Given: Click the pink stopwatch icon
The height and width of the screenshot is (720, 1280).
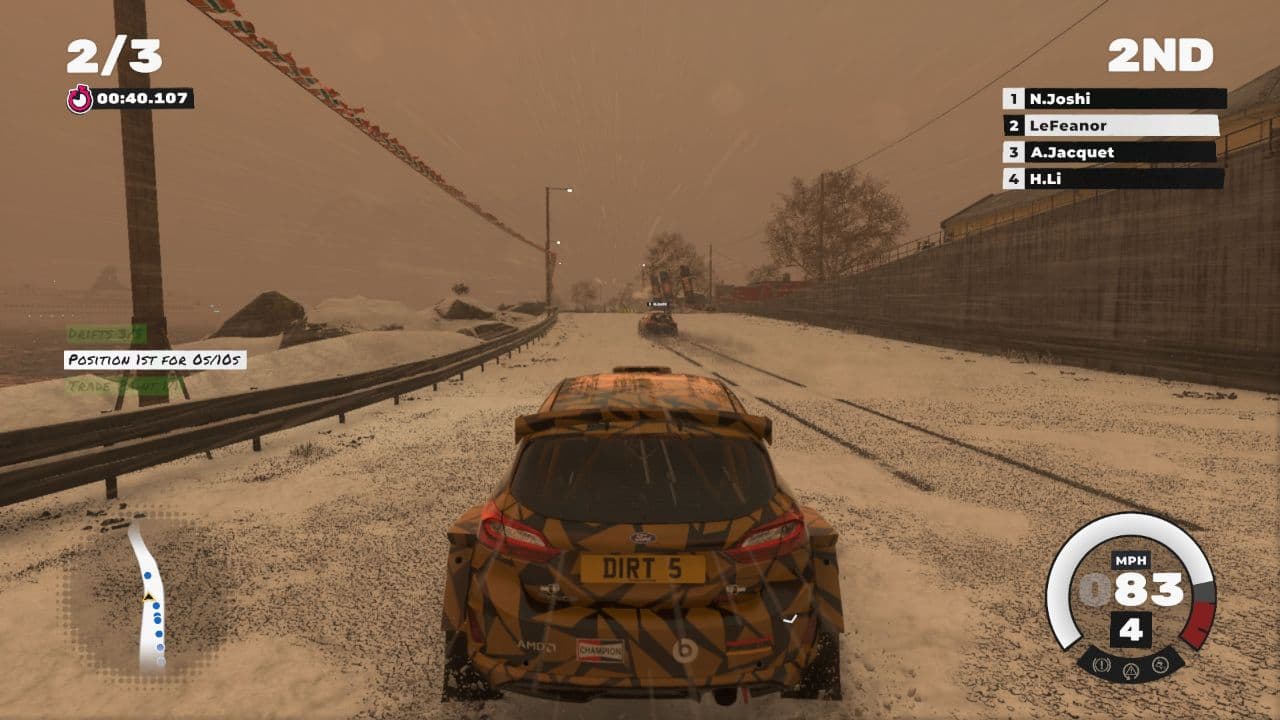Looking at the screenshot, I should point(80,98).
